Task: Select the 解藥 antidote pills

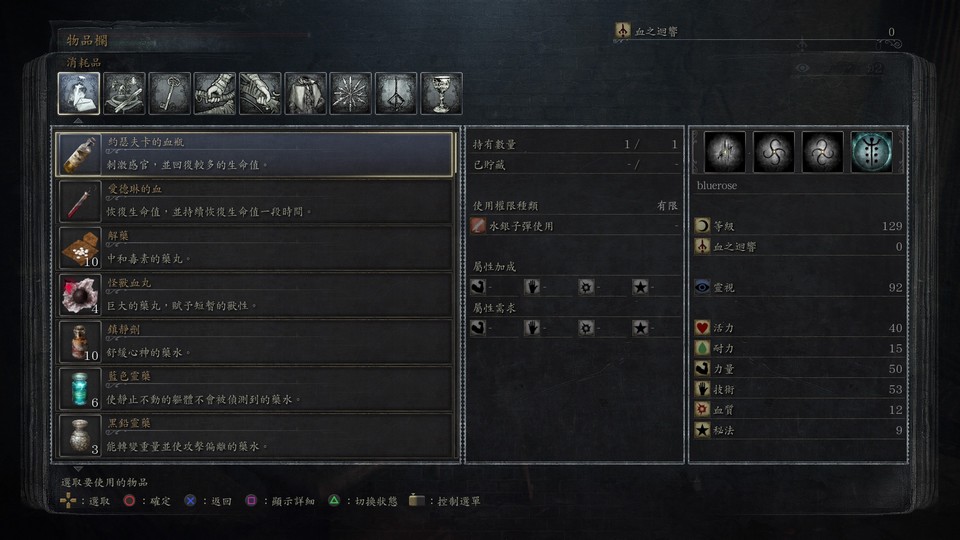Action: tap(256, 248)
